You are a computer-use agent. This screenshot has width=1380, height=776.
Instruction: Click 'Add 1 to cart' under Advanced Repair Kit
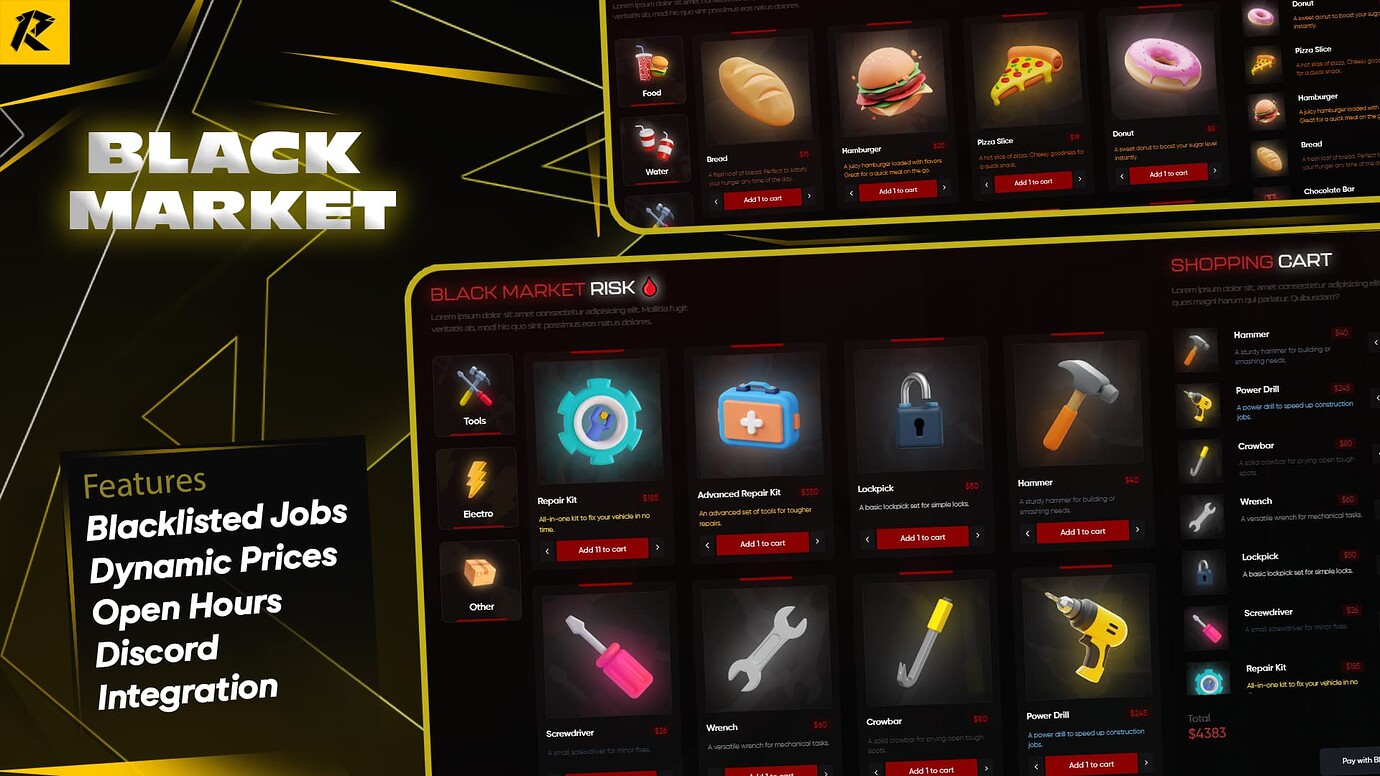pos(762,543)
